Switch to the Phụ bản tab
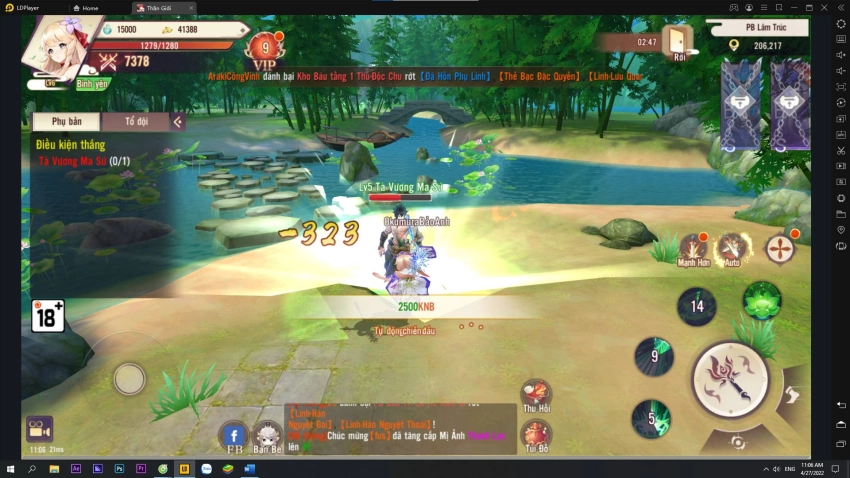The height and width of the screenshot is (478, 850). 66,121
